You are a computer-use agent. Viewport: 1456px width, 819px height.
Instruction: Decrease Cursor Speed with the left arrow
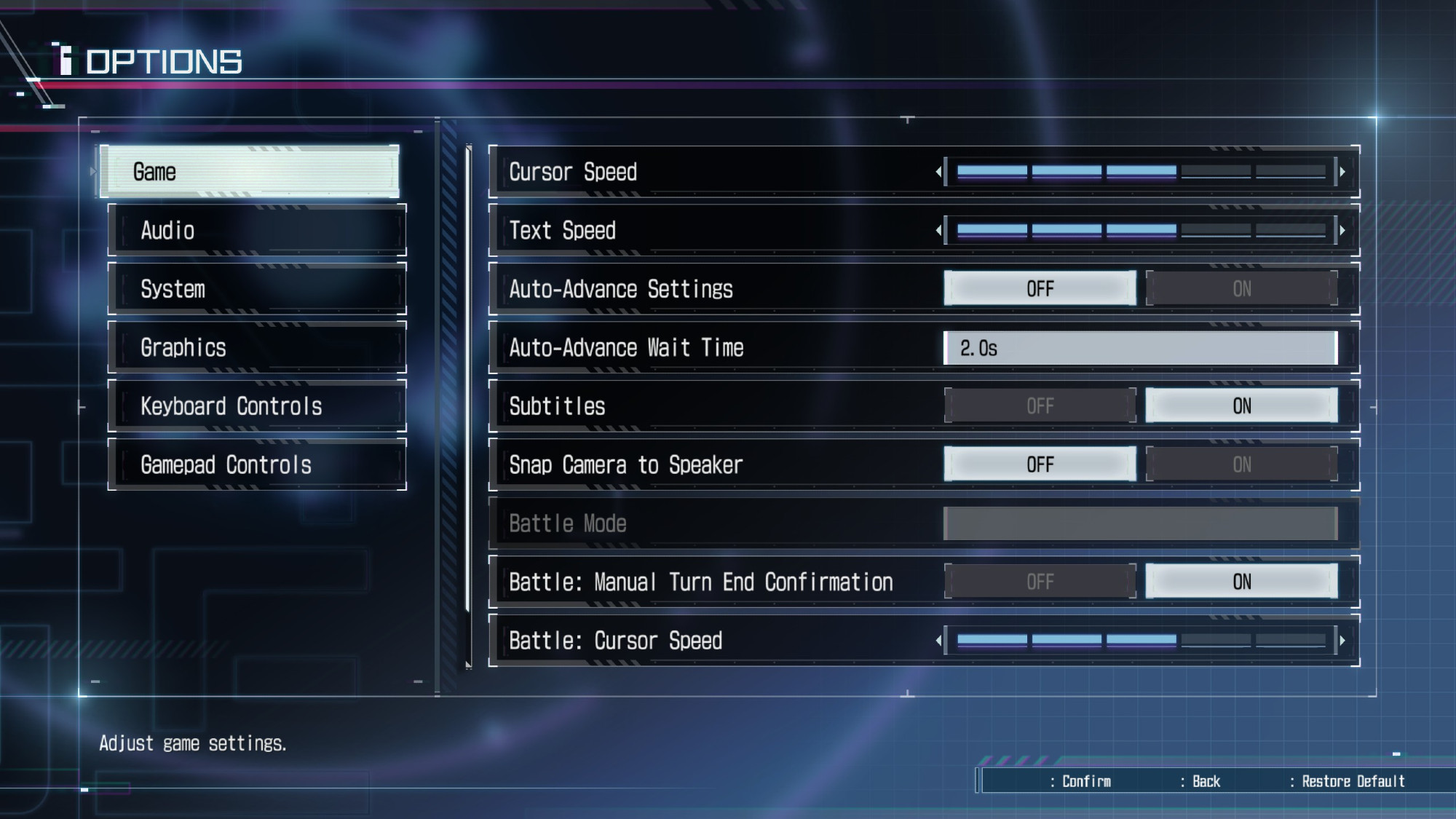point(938,172)
